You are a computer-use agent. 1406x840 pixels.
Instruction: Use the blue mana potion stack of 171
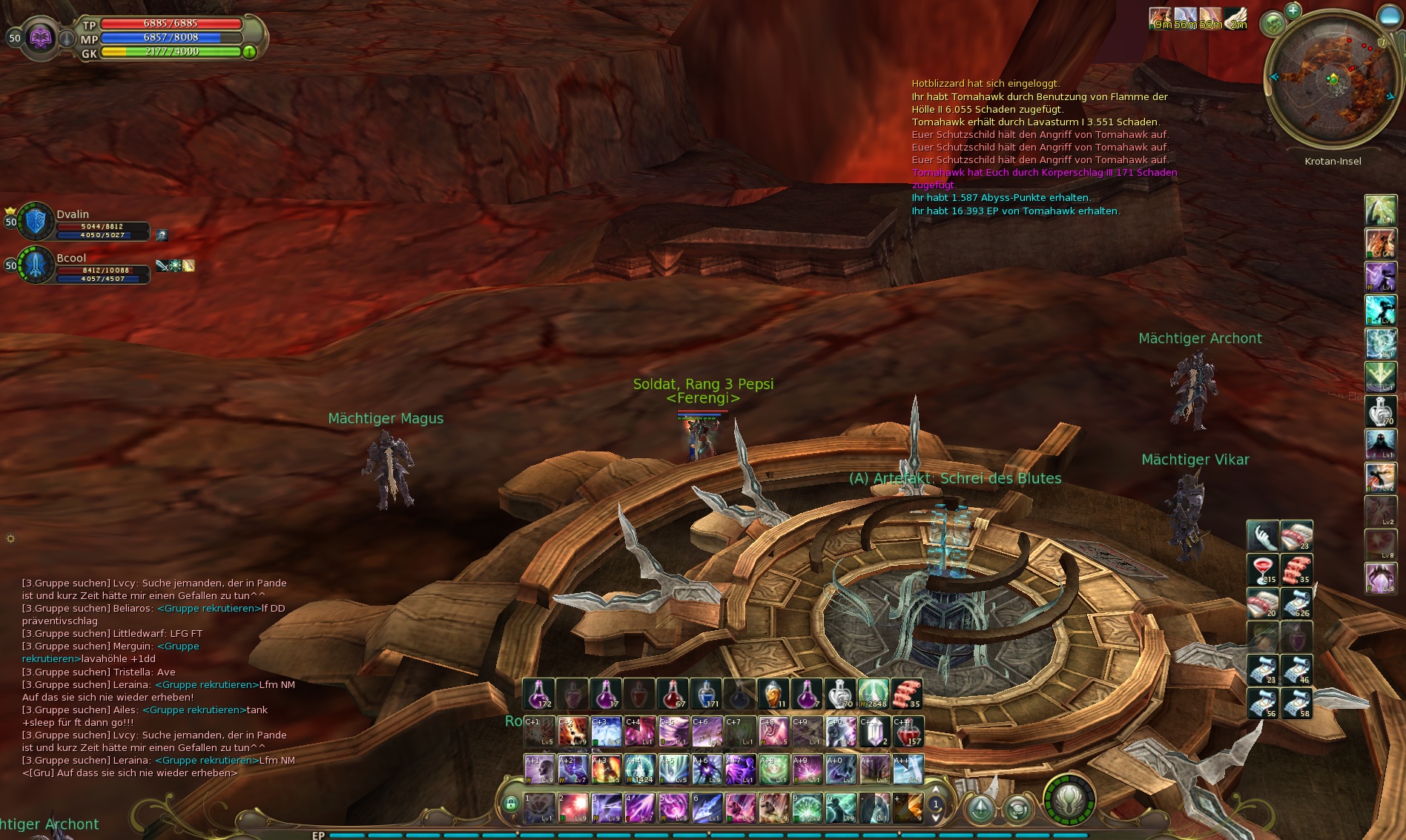click(706, 694)
